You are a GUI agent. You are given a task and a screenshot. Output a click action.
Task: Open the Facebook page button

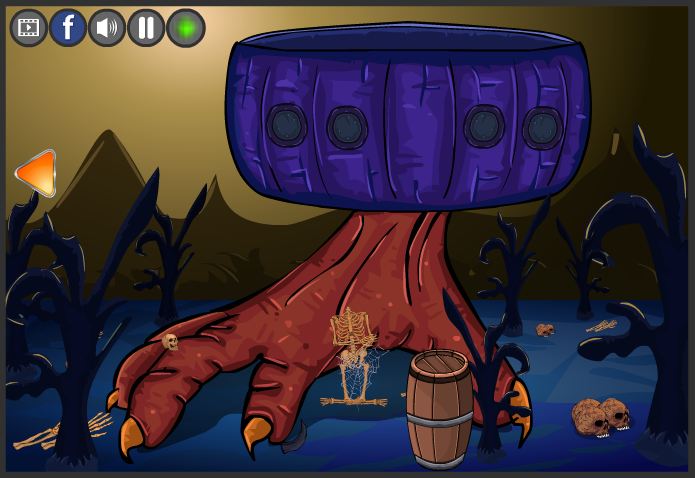coord(68,28)
